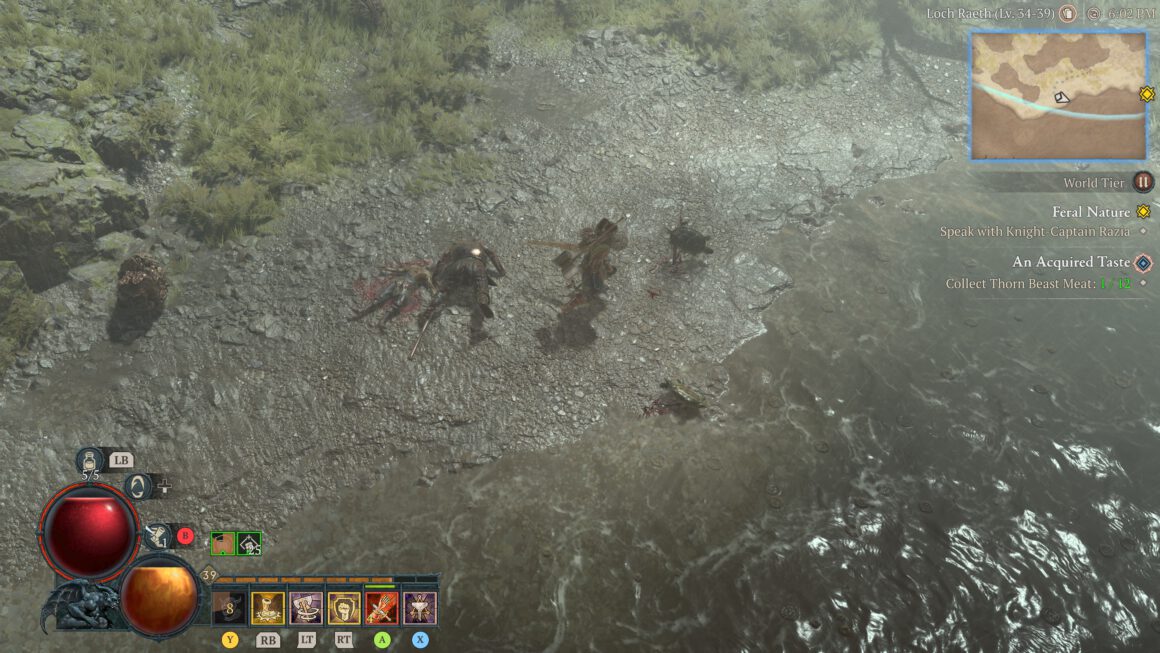Select the An Acquired Taste quest entry
1160x653 pixels.
click(1071, 262)
